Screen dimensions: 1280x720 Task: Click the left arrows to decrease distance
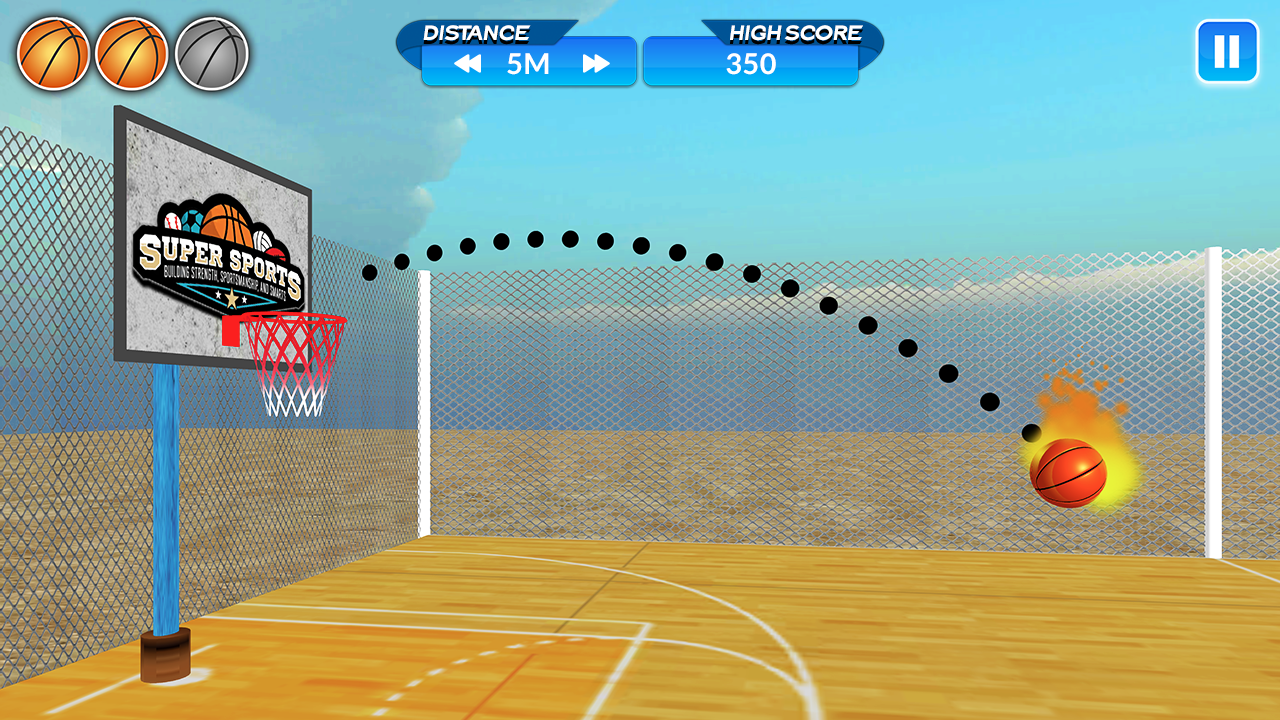466,62
